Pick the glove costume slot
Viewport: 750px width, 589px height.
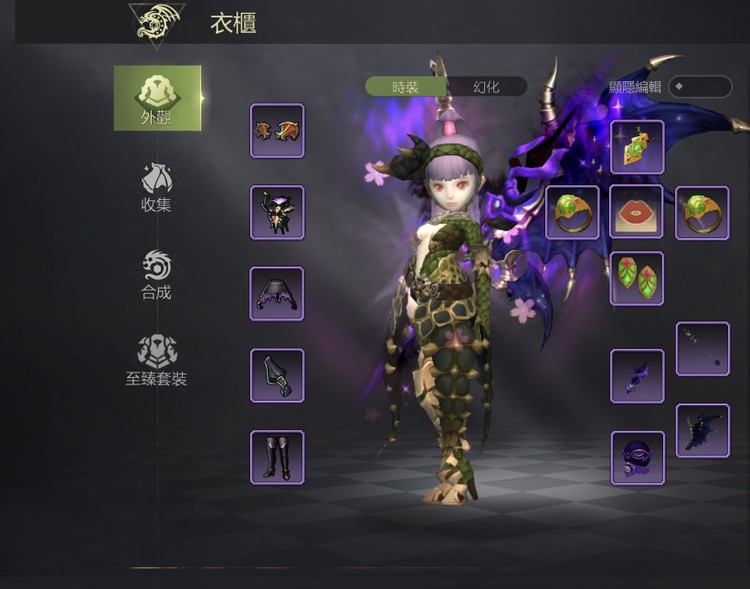(x=277, y=375)
